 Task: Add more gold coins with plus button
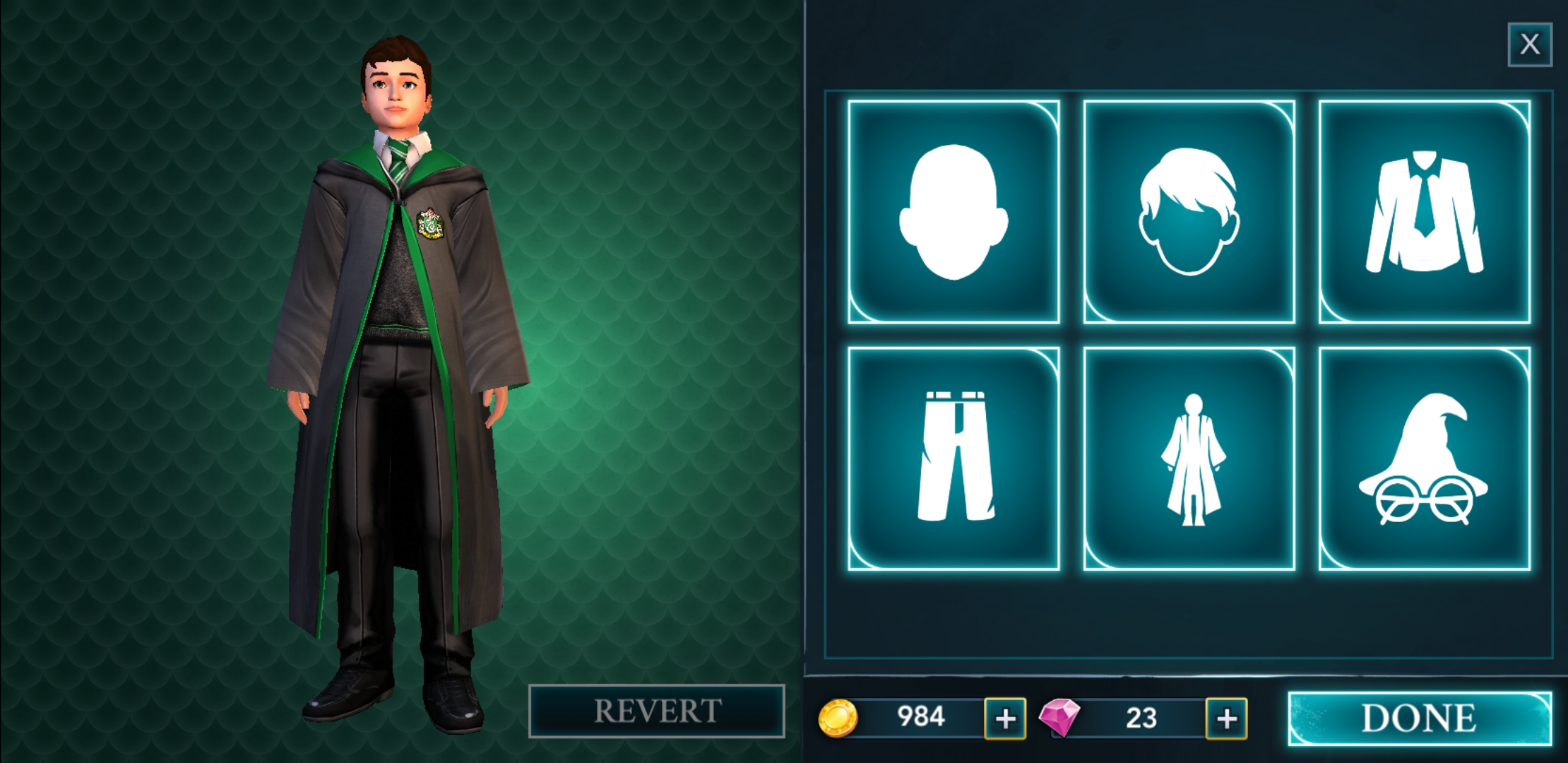[x=1005, y=718]
